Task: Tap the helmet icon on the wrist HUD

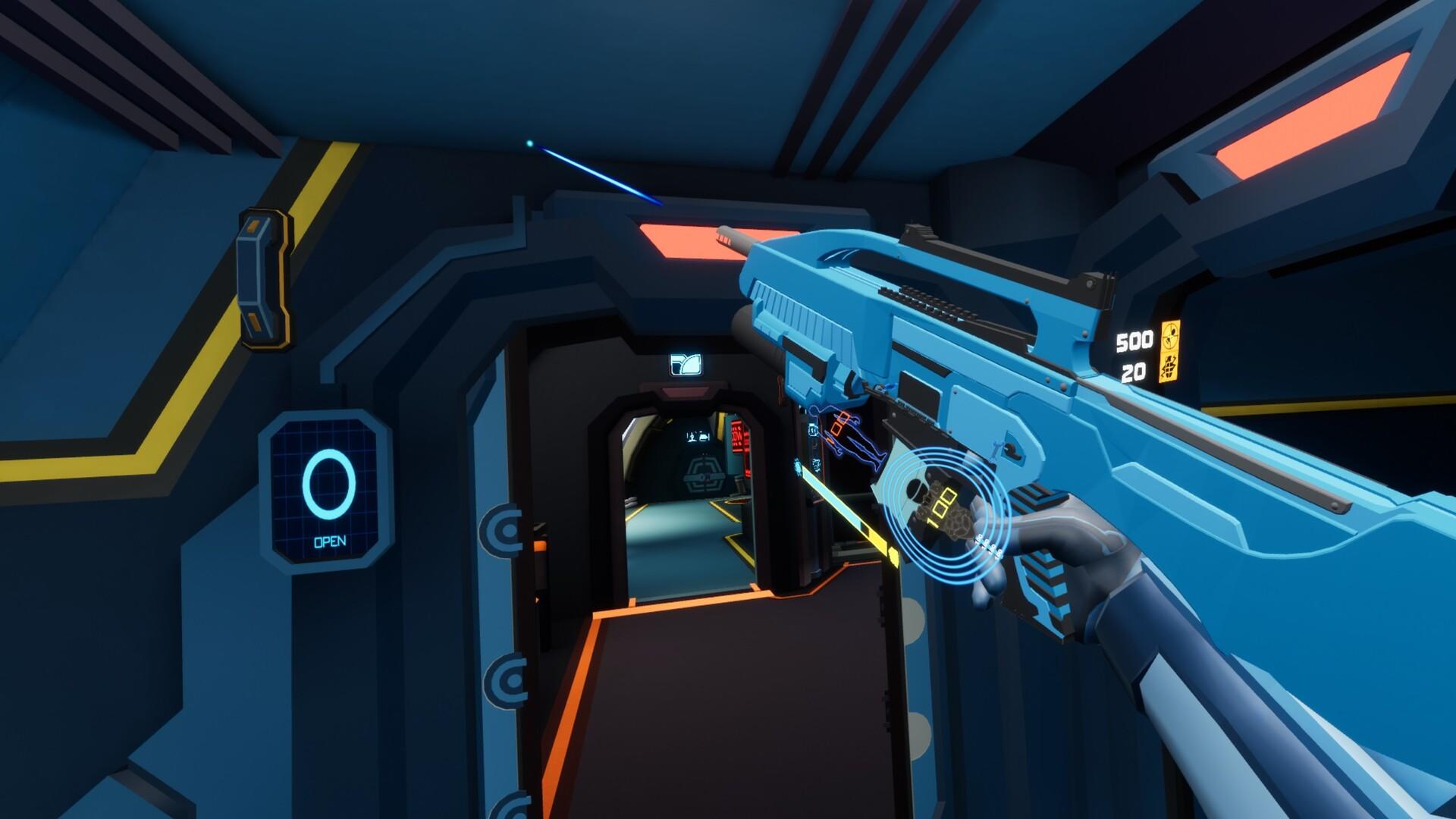Action: [813, 430]
